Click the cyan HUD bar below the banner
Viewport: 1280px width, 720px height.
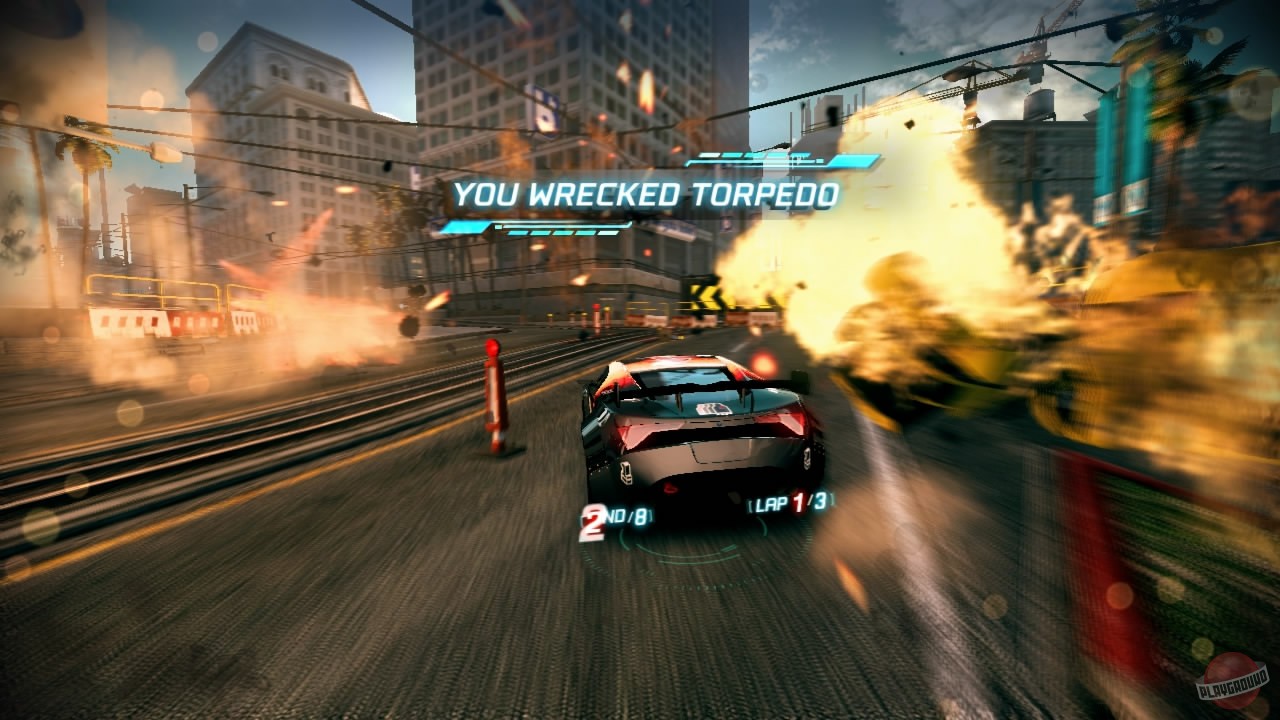coord(535,228)
